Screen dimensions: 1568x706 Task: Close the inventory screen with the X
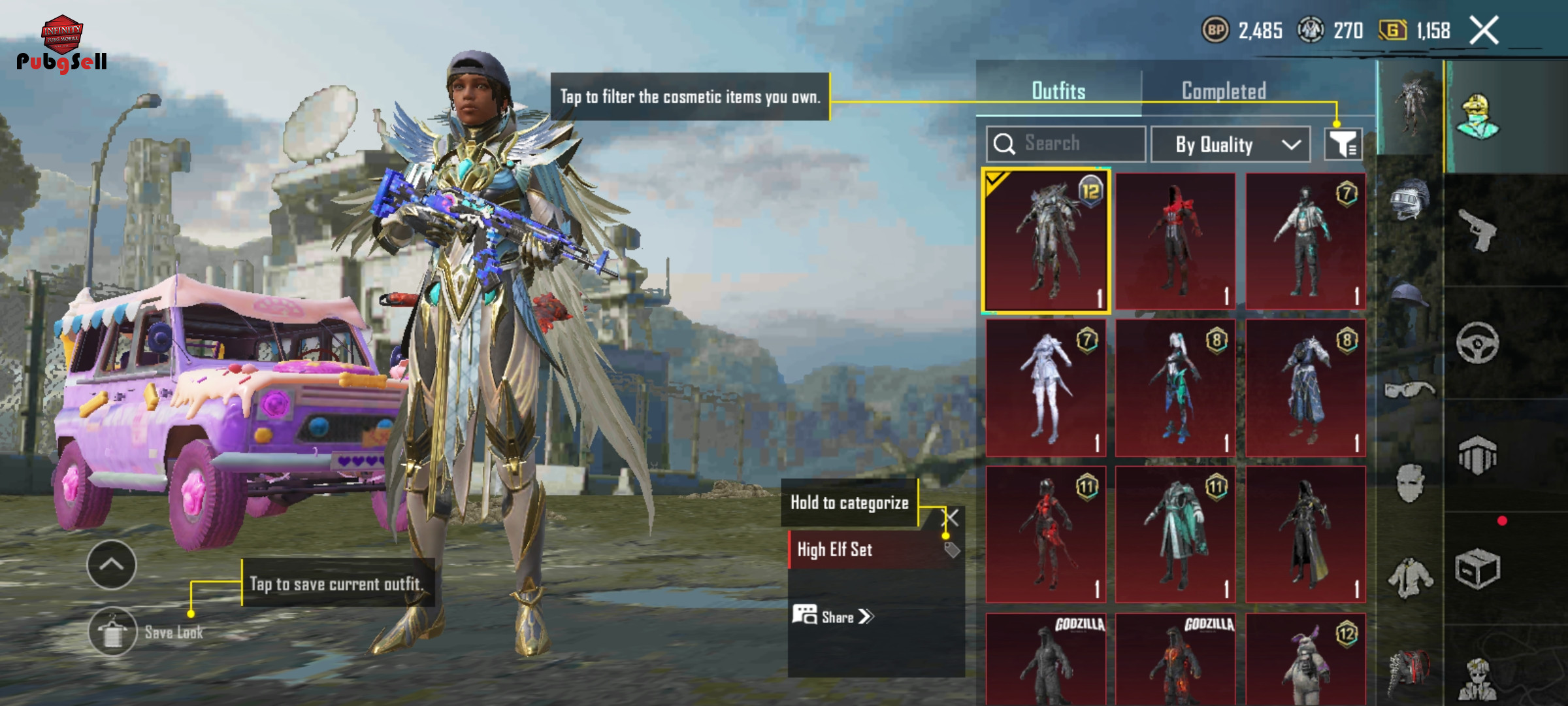1484,31
